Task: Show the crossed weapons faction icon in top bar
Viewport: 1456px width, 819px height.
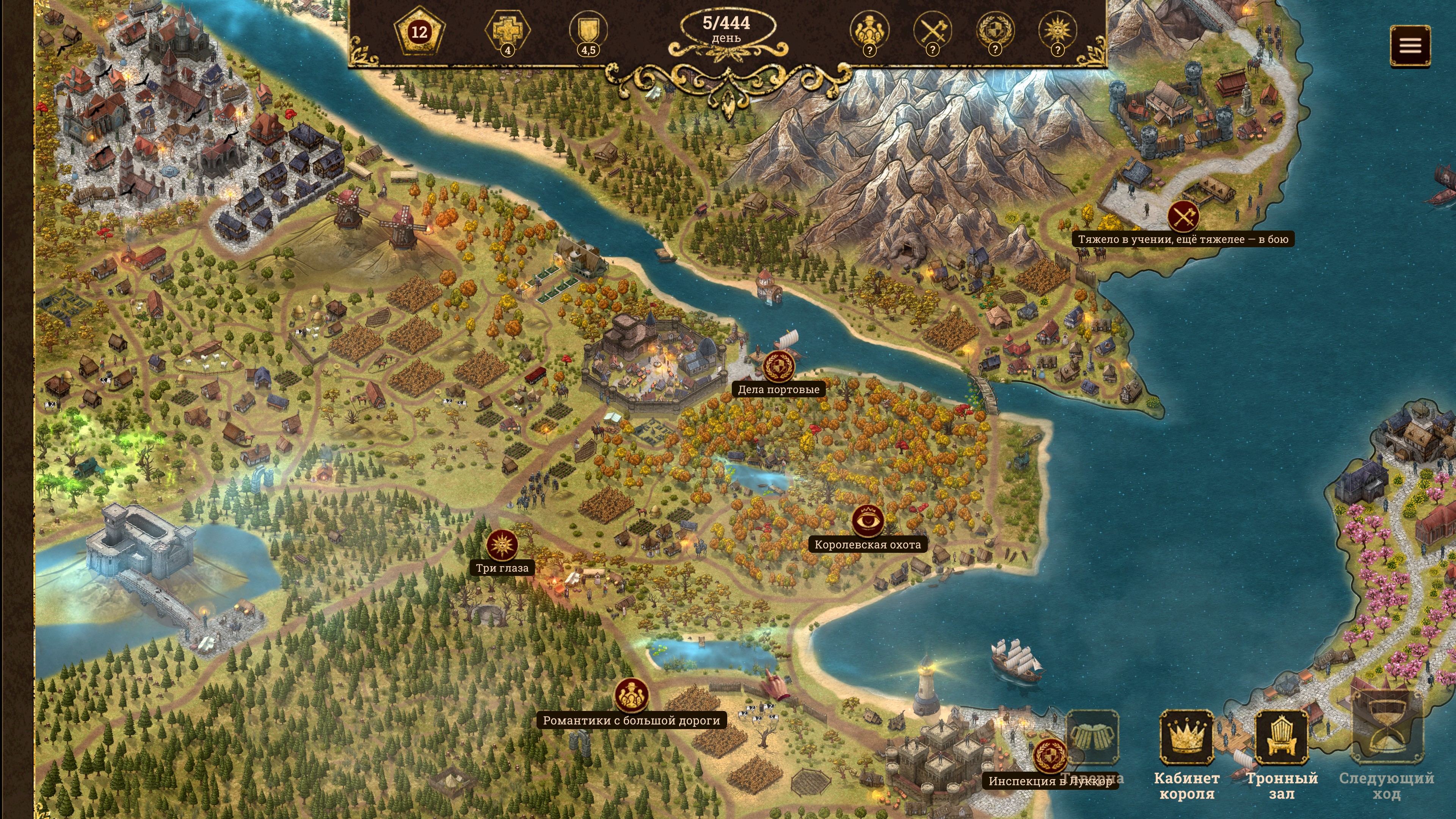Action: (932, 30)
